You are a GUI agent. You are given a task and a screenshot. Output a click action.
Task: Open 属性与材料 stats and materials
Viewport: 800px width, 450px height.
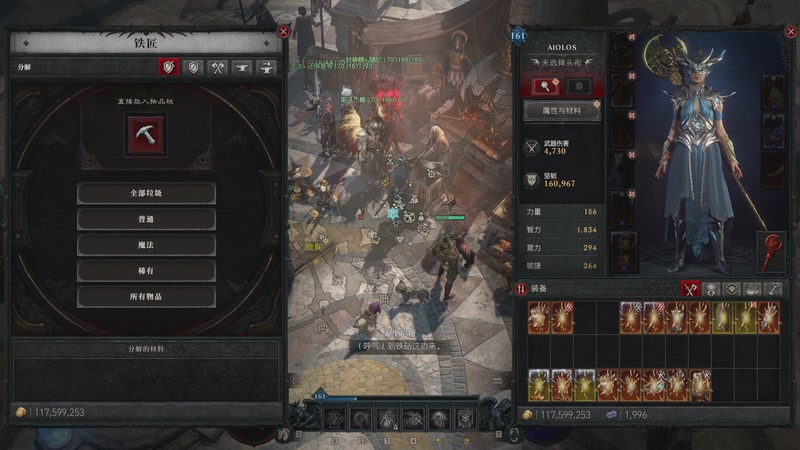(x=562, y=111)
